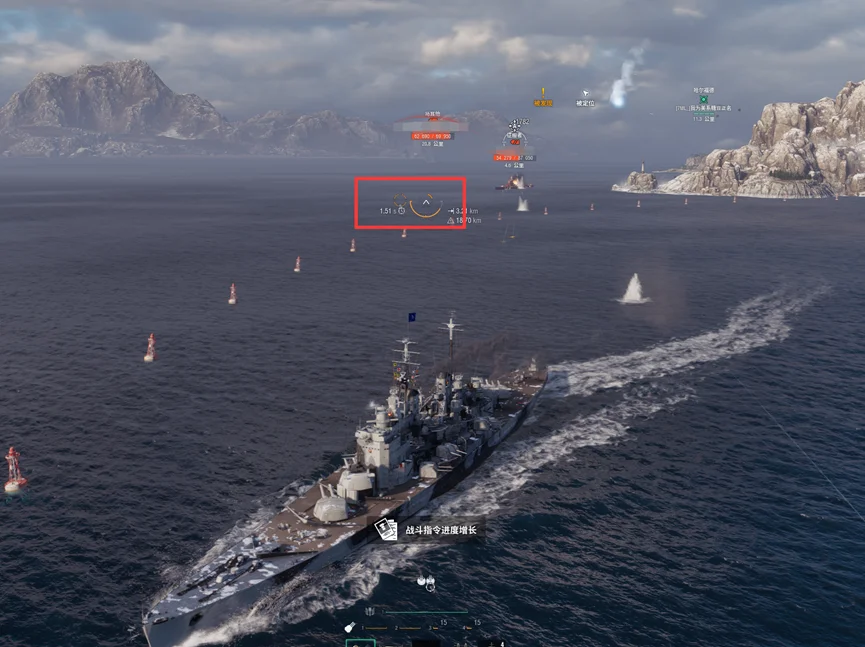Click the yellow exclamation detected indicator

543,92
